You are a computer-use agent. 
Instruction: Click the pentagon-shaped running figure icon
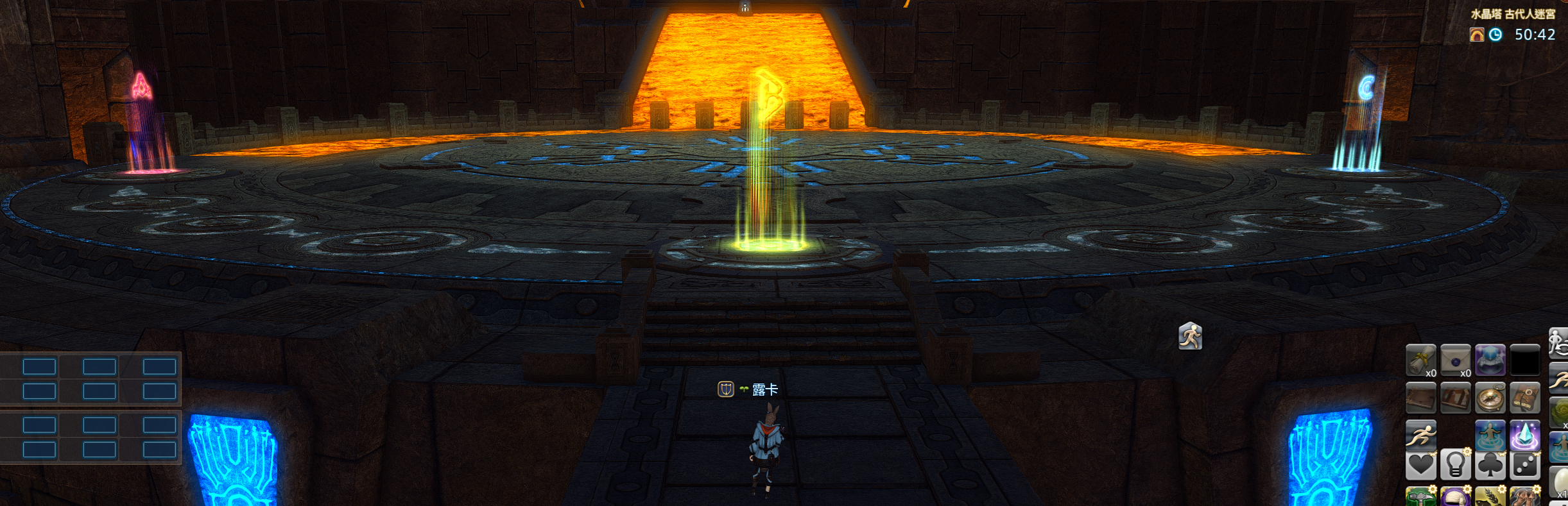(x=1190, y=336)
